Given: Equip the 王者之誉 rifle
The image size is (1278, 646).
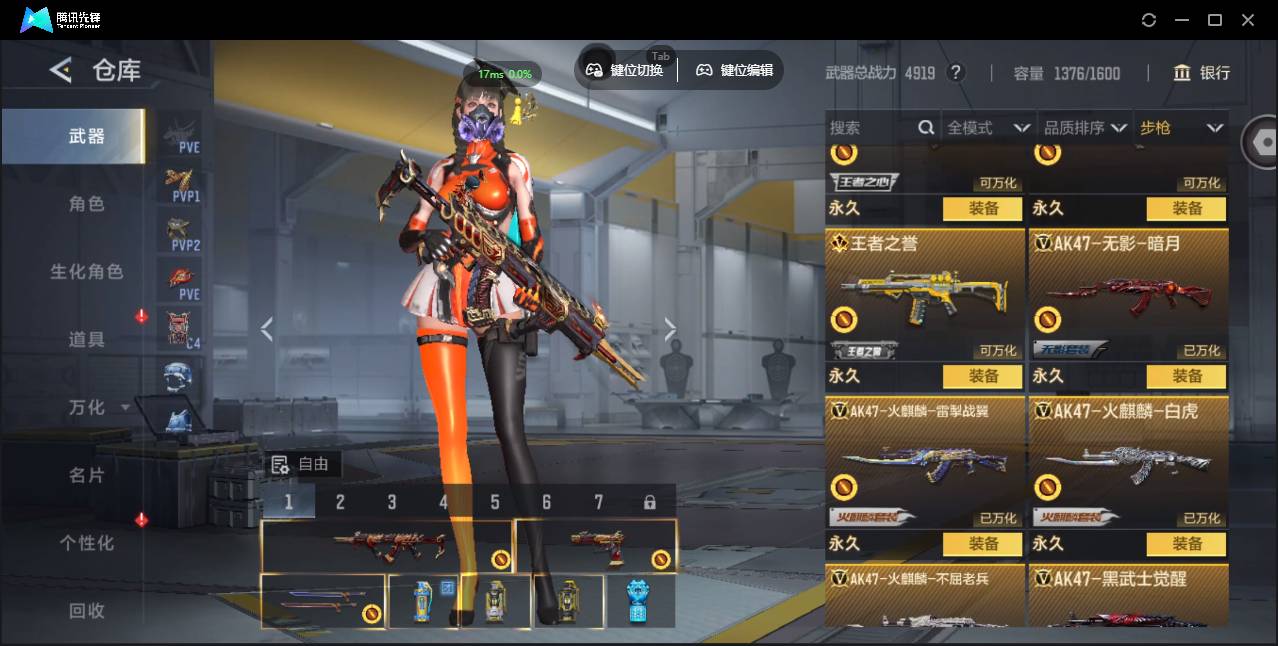Looking at the screenshot, I should [983, 376].
